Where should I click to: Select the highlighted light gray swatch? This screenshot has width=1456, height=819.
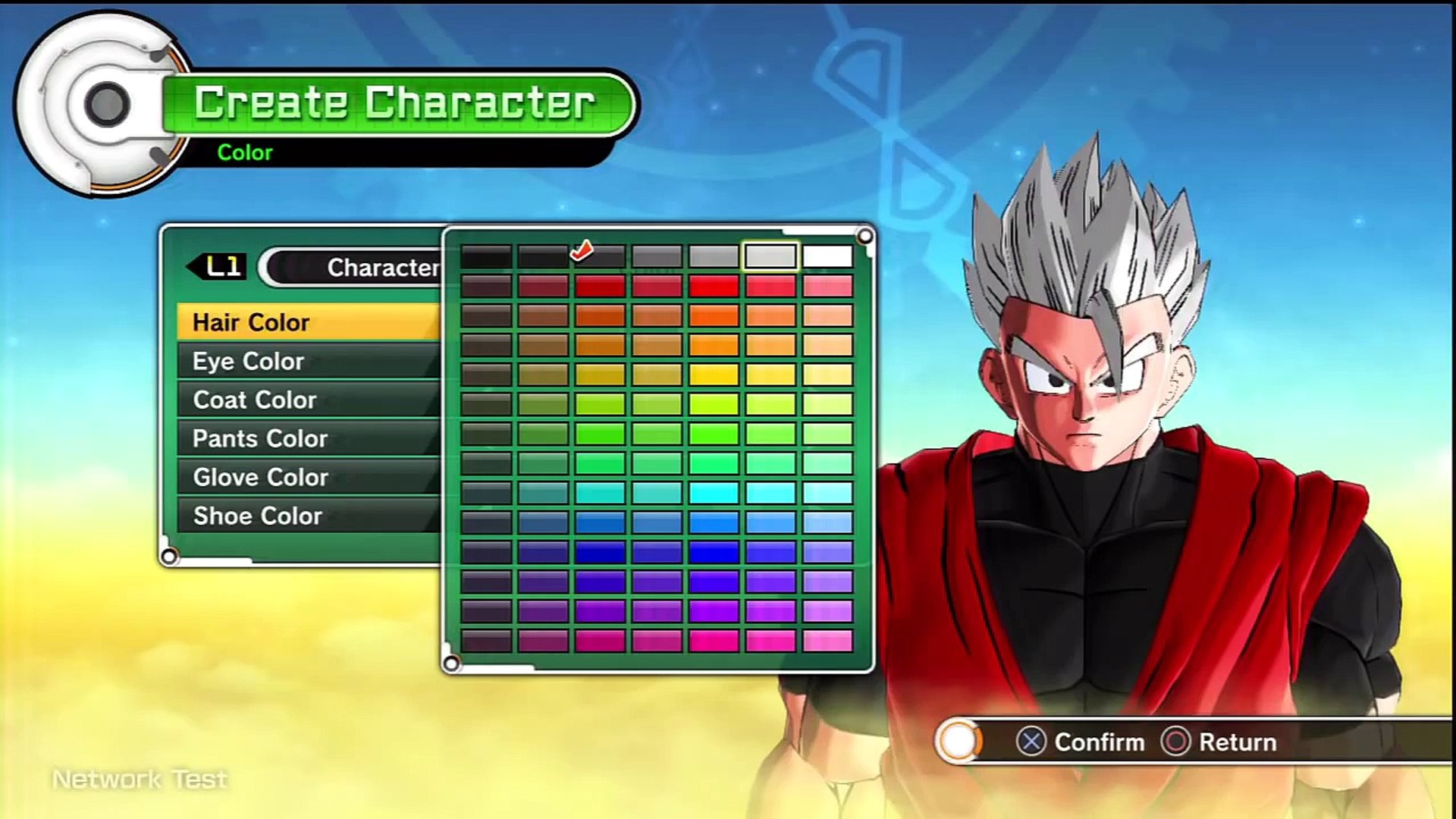(x=770, y=257)
